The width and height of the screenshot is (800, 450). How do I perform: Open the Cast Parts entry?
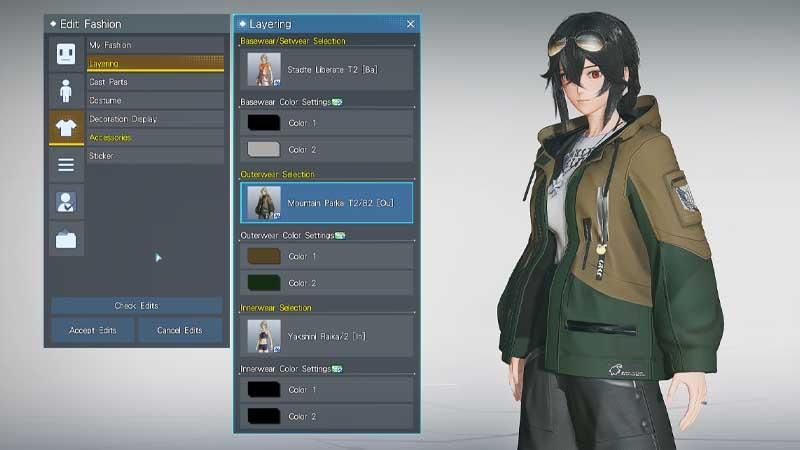tap(154, 82)
